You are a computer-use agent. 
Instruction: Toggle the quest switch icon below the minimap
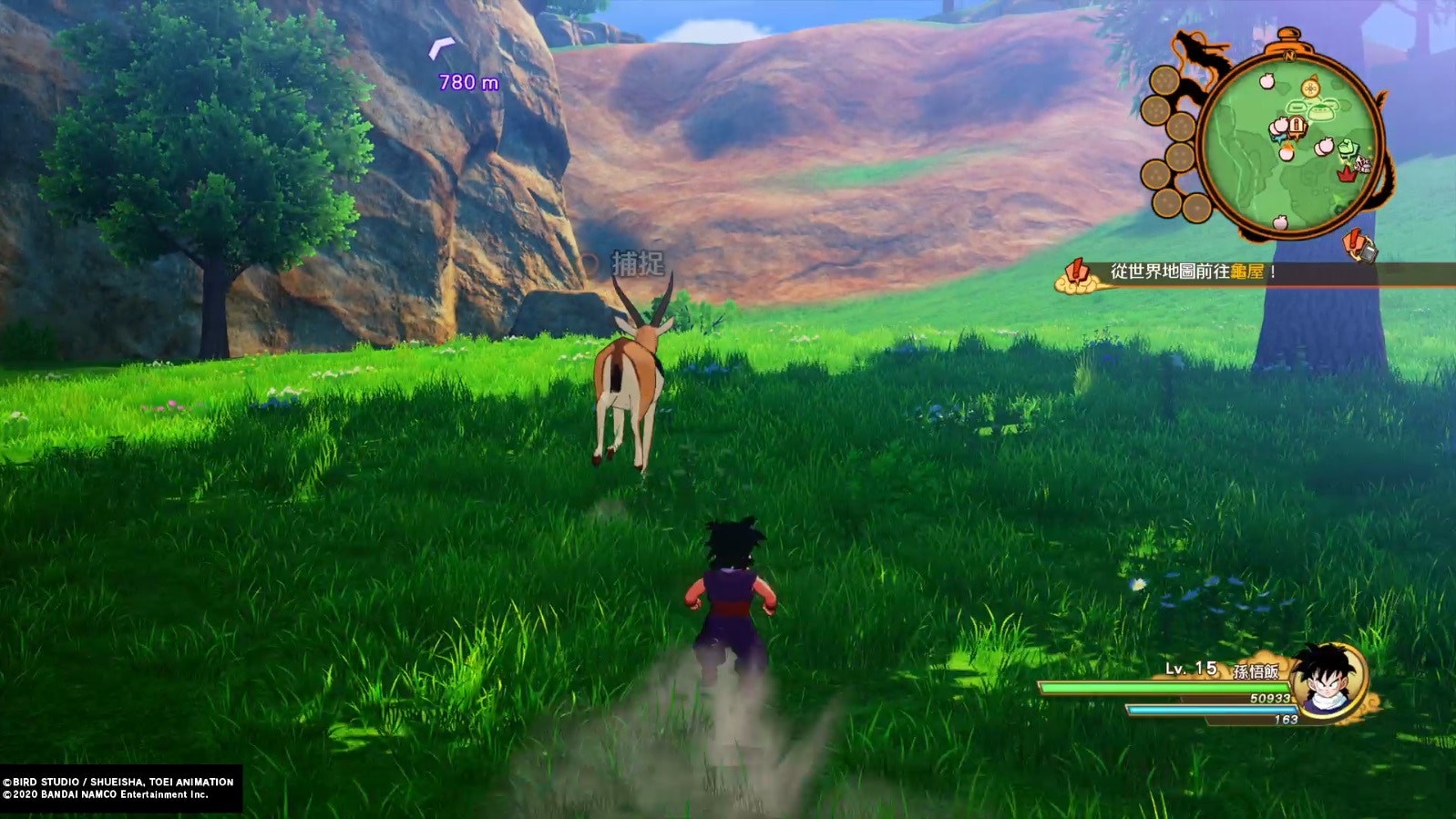[1359, 246]
